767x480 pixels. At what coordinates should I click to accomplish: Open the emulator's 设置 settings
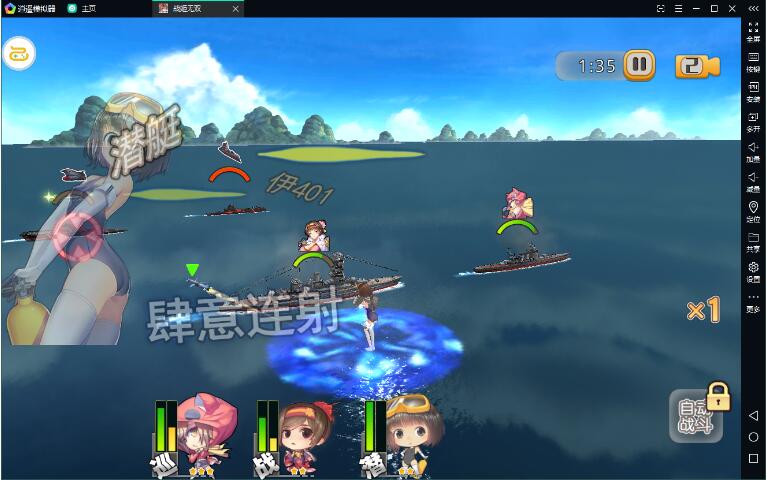point(753,271)
